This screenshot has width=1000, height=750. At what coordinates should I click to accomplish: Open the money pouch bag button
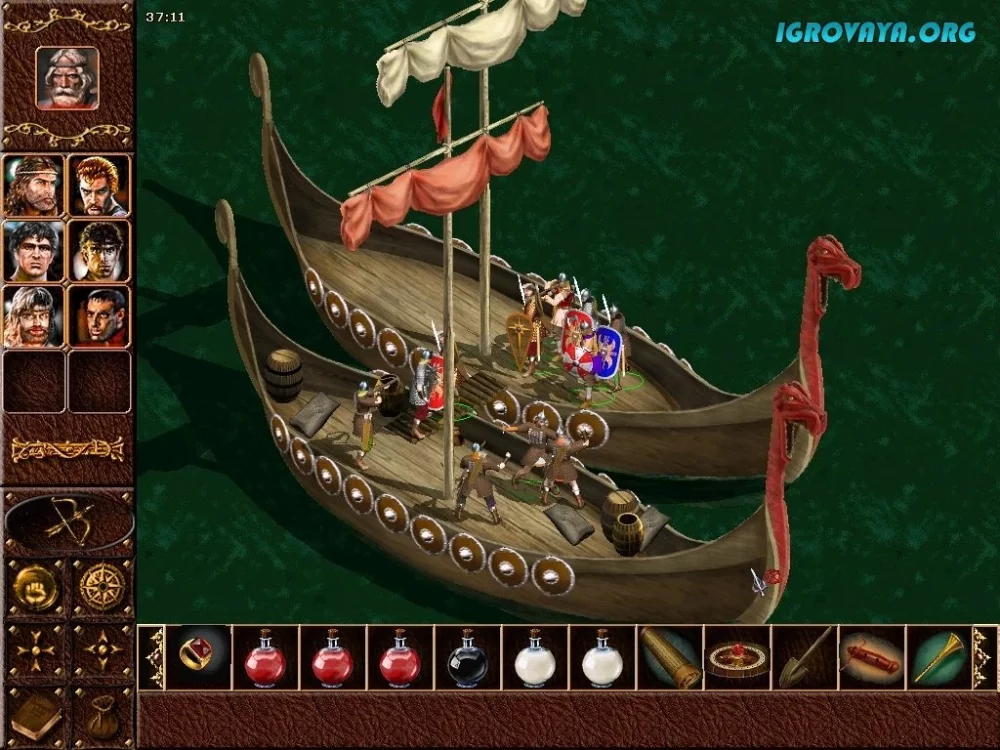coord(100,716)
